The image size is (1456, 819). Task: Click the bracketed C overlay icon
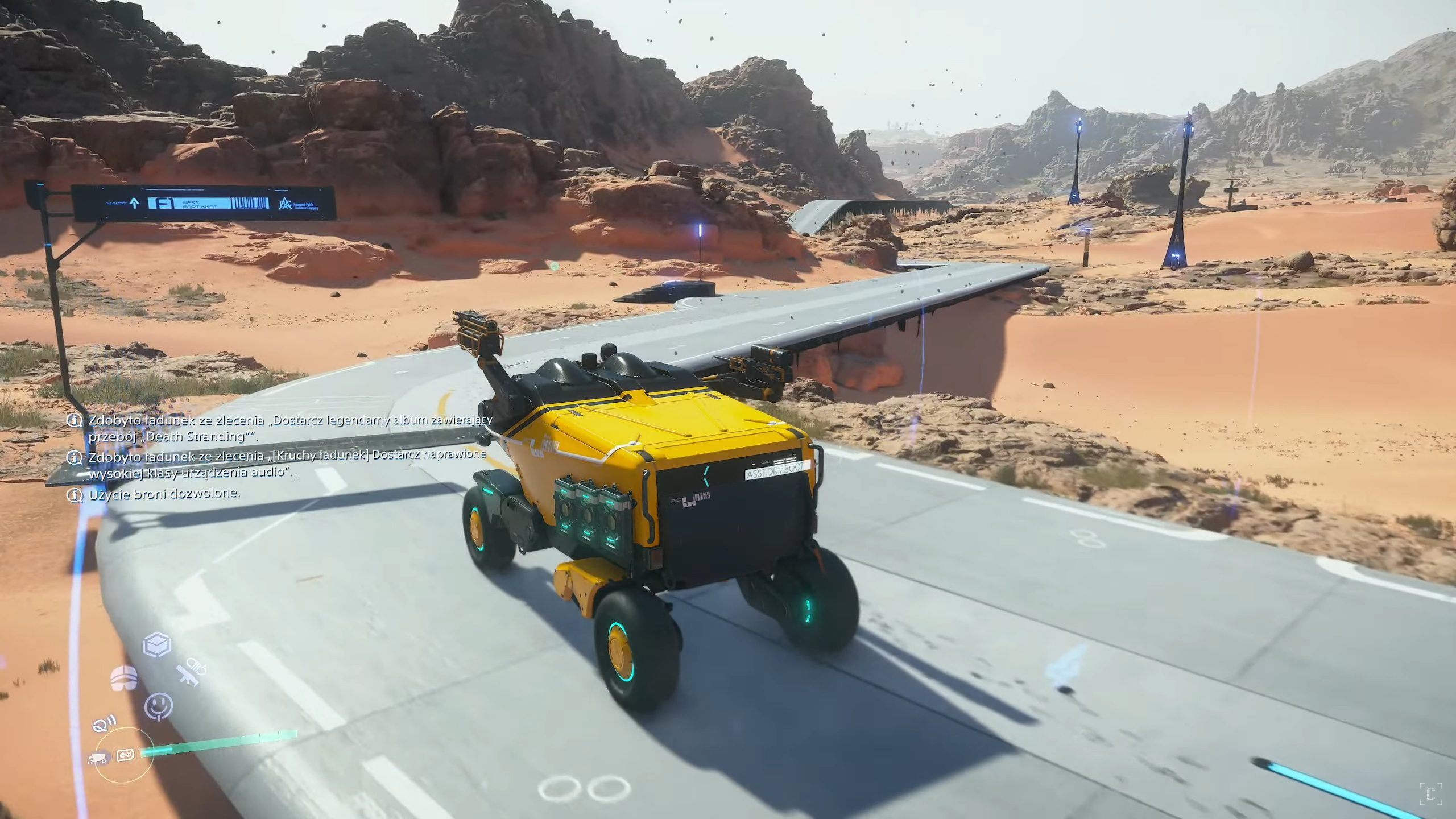point(1430,793)
